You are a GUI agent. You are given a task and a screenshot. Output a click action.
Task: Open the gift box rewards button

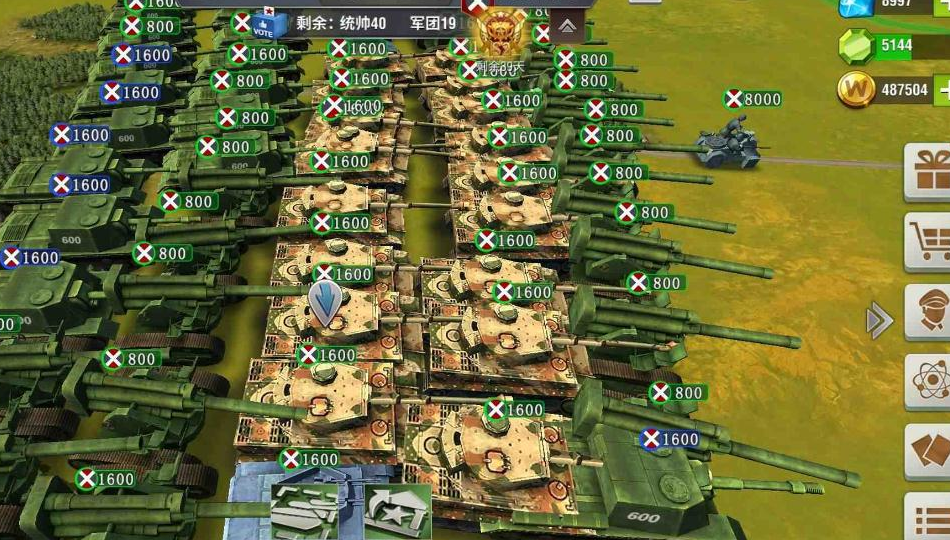pyautogui.click(x=929, y=171)
